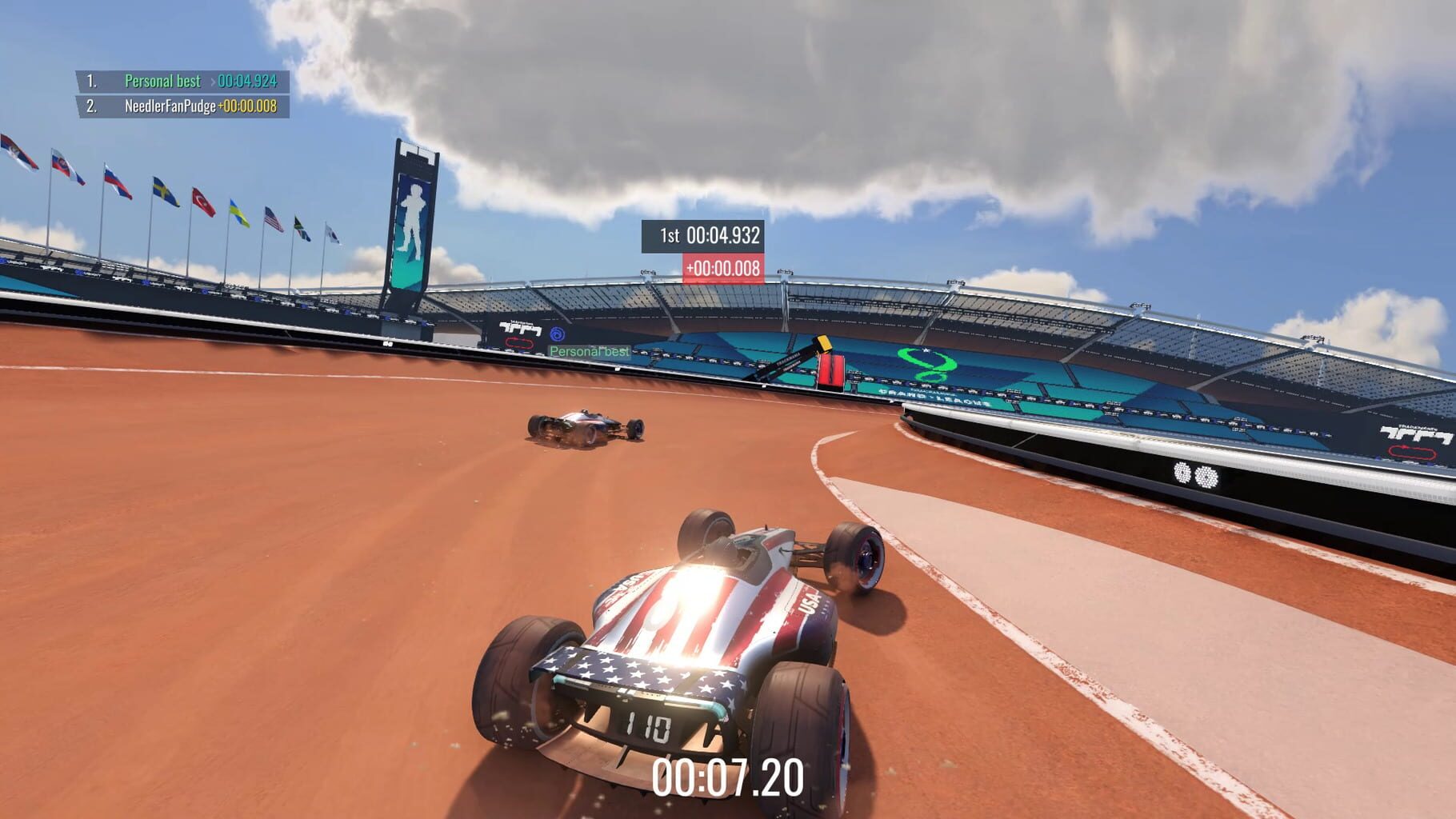Click the Ubisoft logo on the stadium screen
Viewport: 1456px width, 819px height.
click(x=558, y=334)
